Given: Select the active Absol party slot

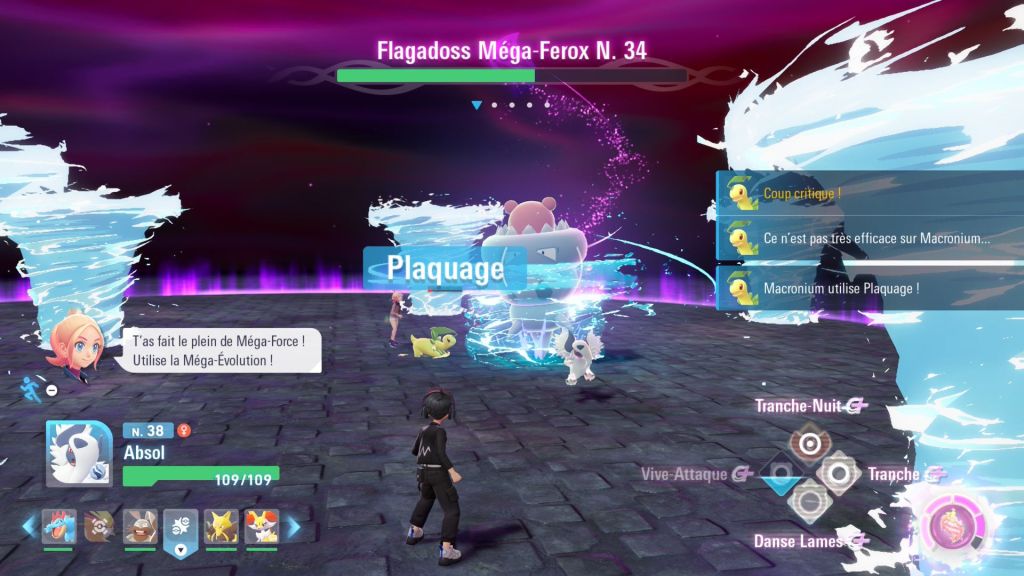Looking at the screenshot, I should [181, 526].
